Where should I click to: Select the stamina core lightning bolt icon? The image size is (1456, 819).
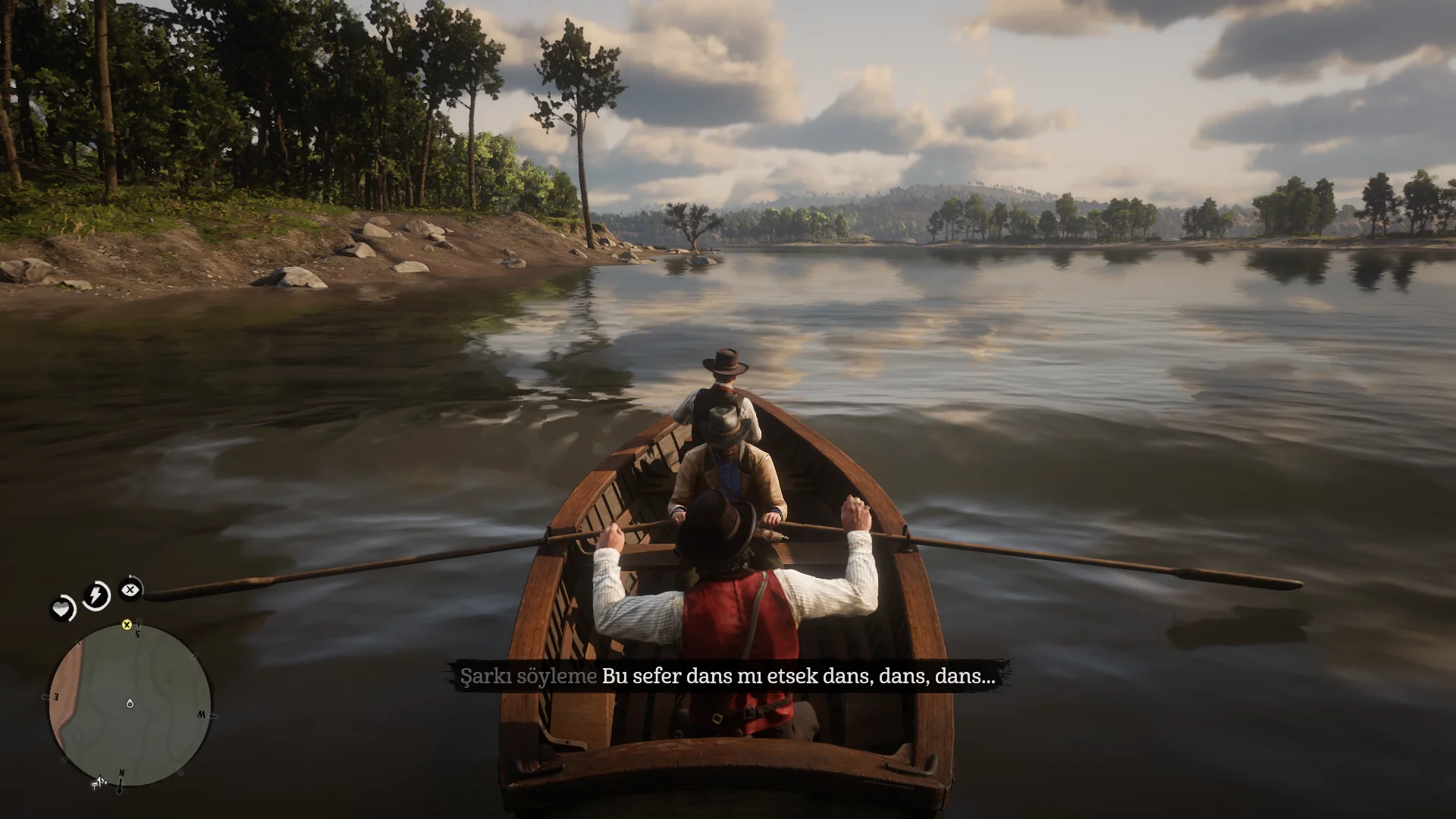pyautogui.click(x=96, y=595)
